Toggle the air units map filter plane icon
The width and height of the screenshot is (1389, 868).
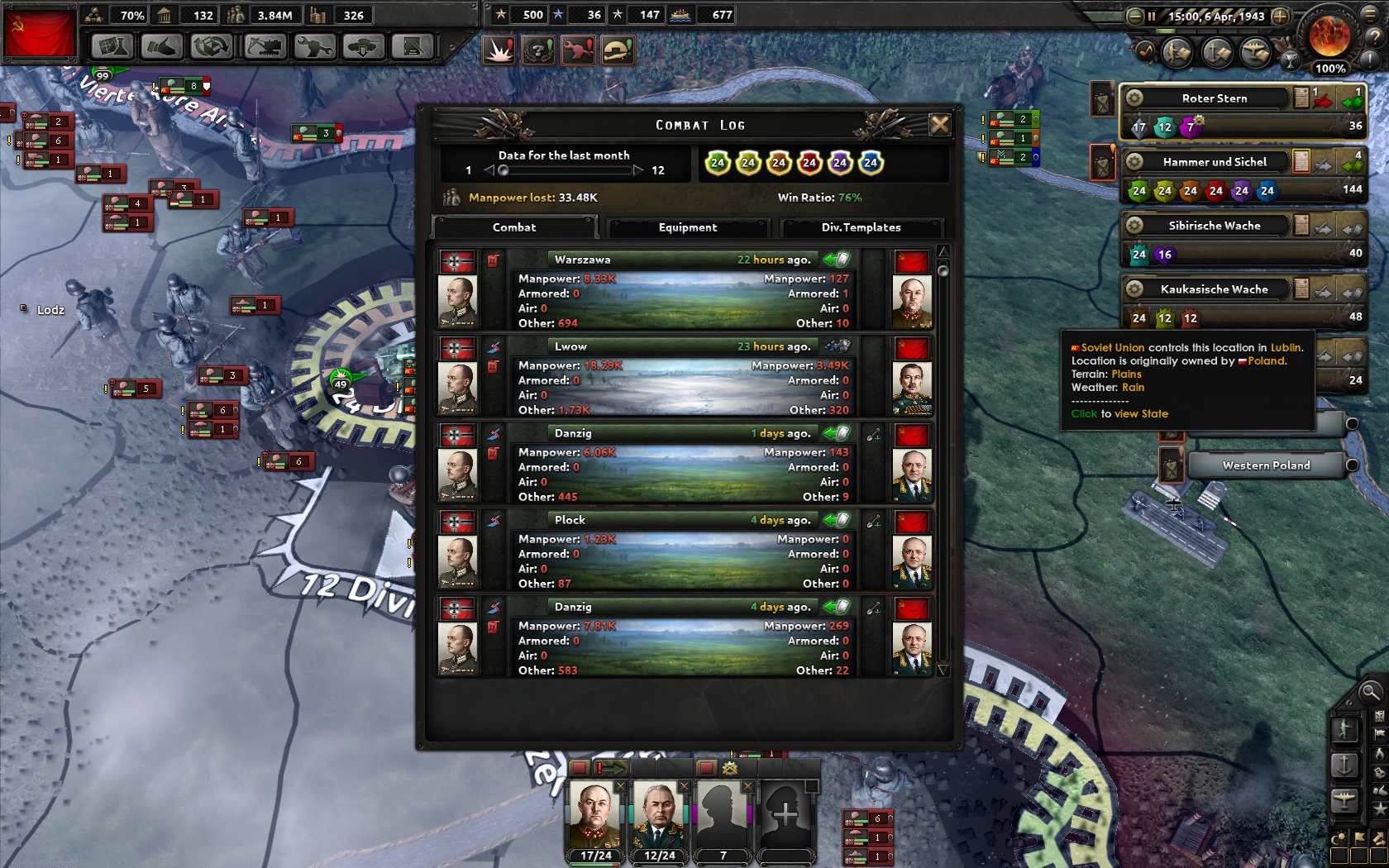click(1344, 800)
